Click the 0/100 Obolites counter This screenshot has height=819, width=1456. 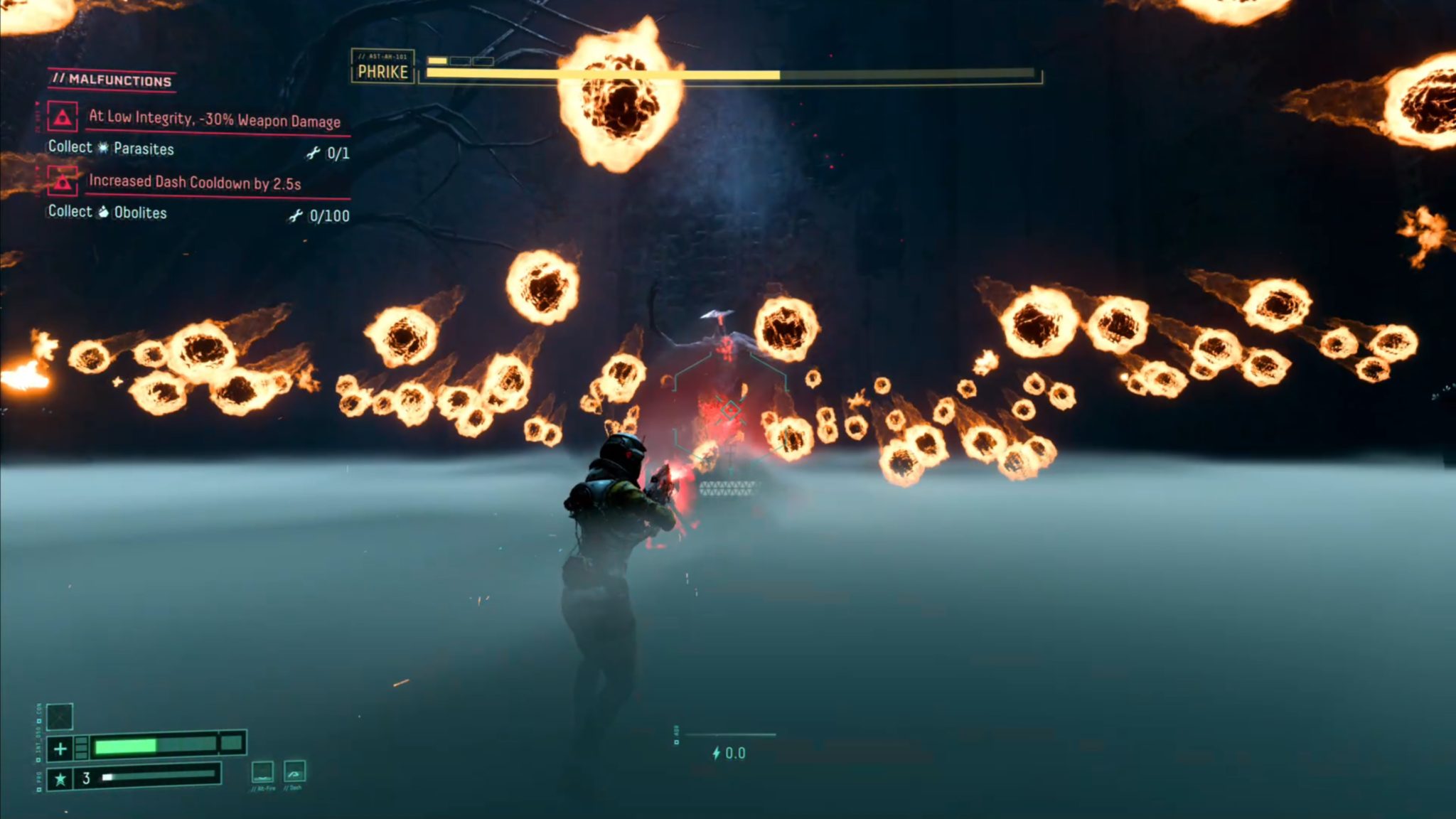point(334,214)
